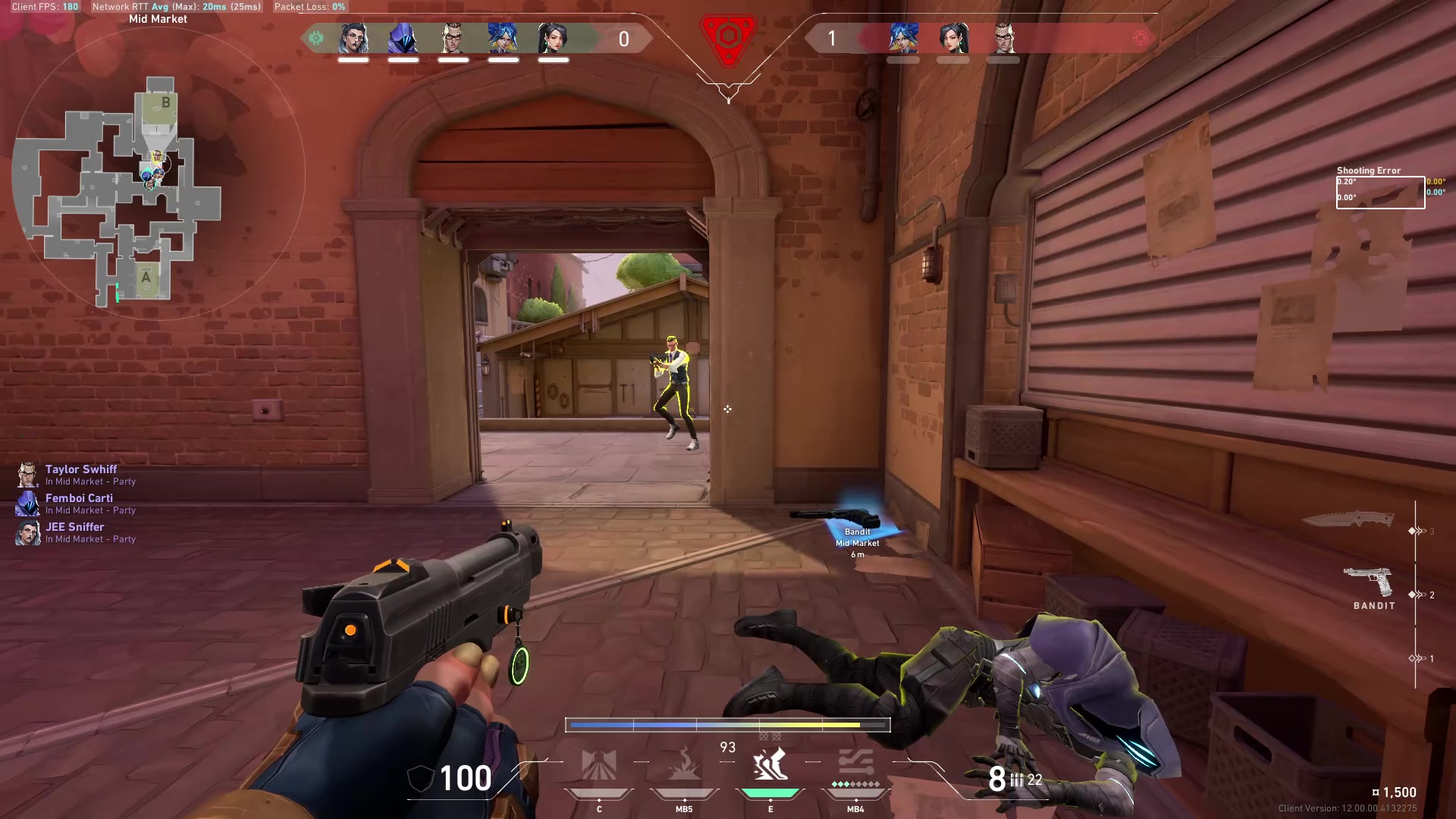Select the Fast Lane ability icon bound to C
This screenshot has height=819, width=1456.
[x=599, y=766]
